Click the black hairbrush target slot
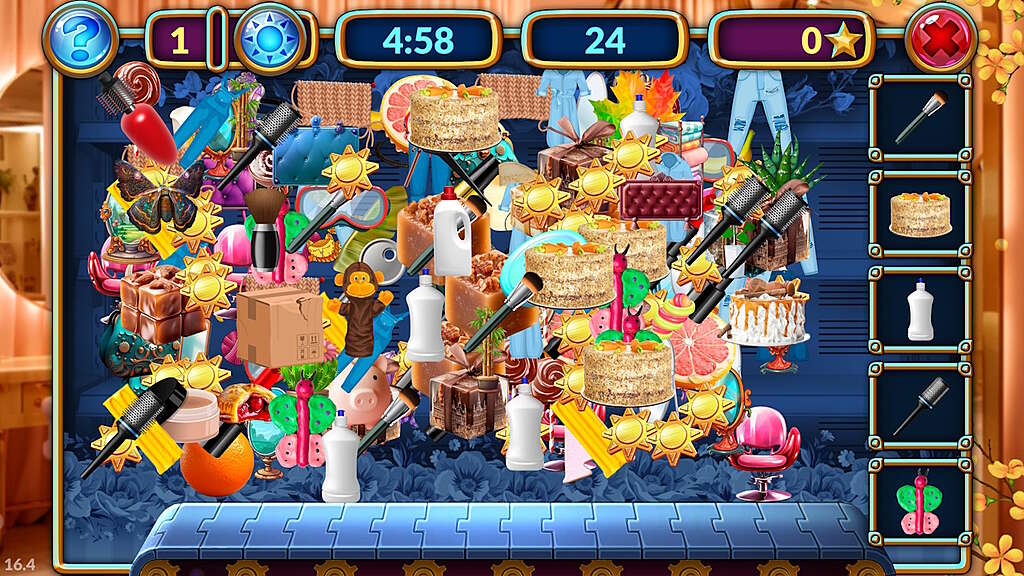Screen dimensions: 1024x576 (920, 405)
